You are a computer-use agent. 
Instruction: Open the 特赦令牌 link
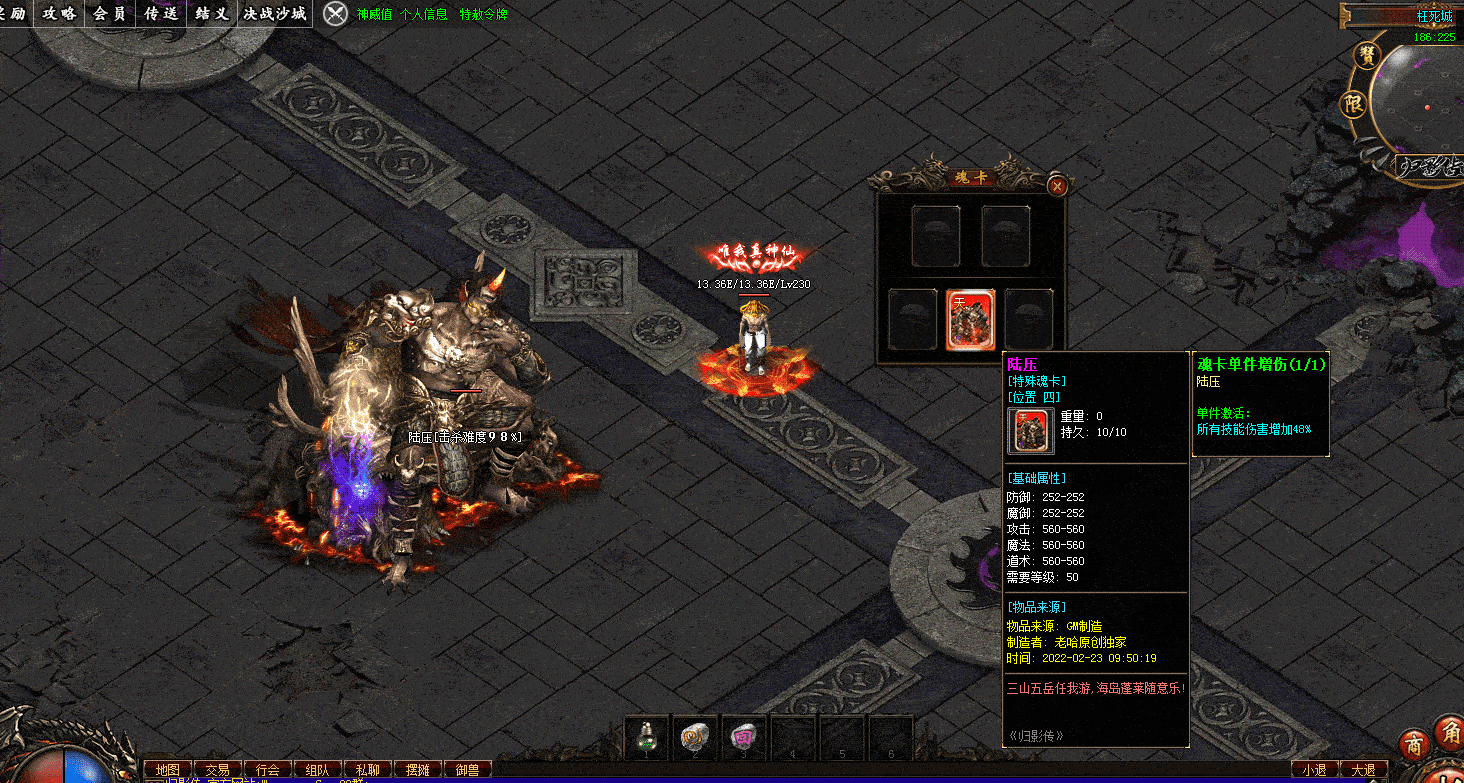484,15
